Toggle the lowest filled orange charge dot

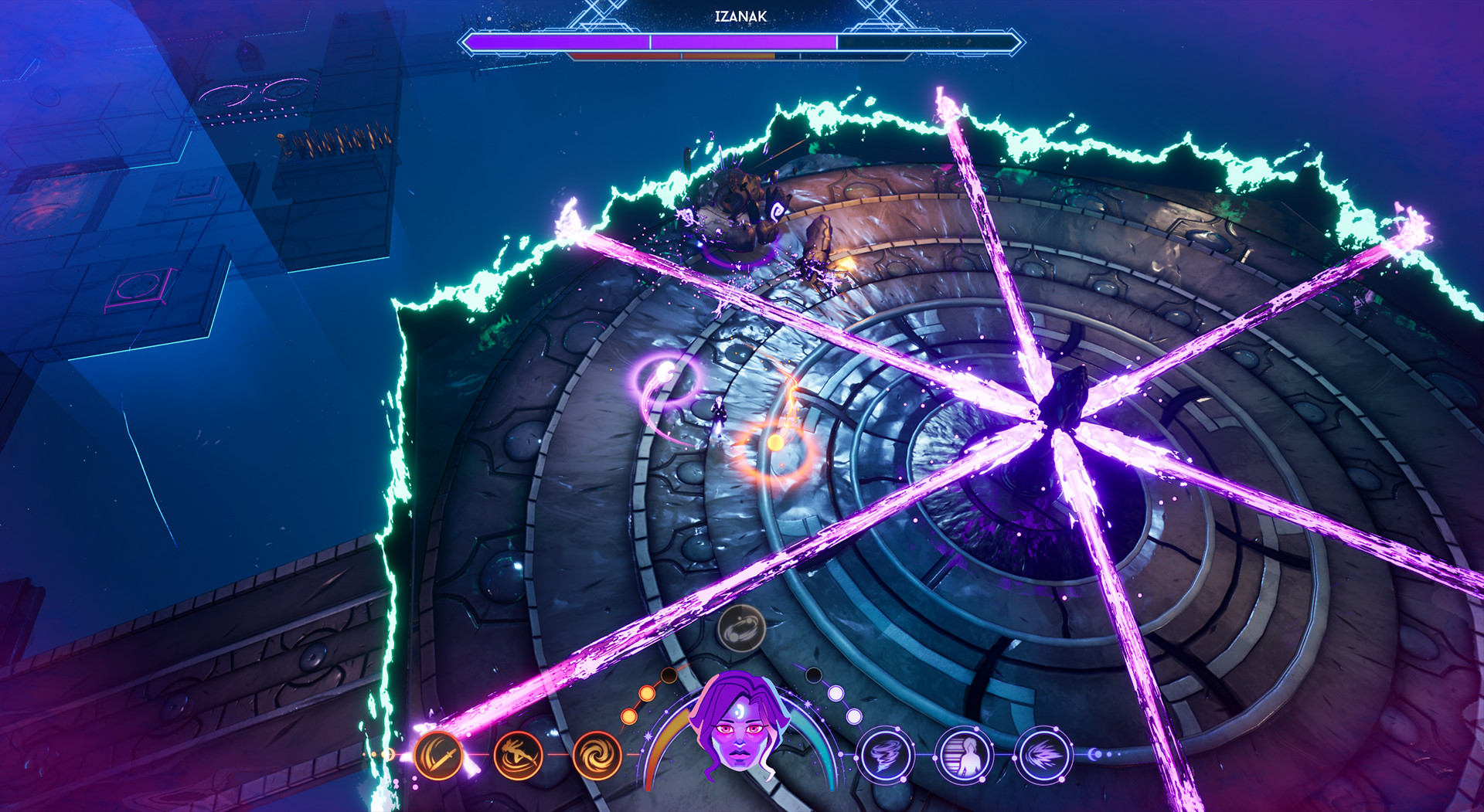[x=629, y=717]
